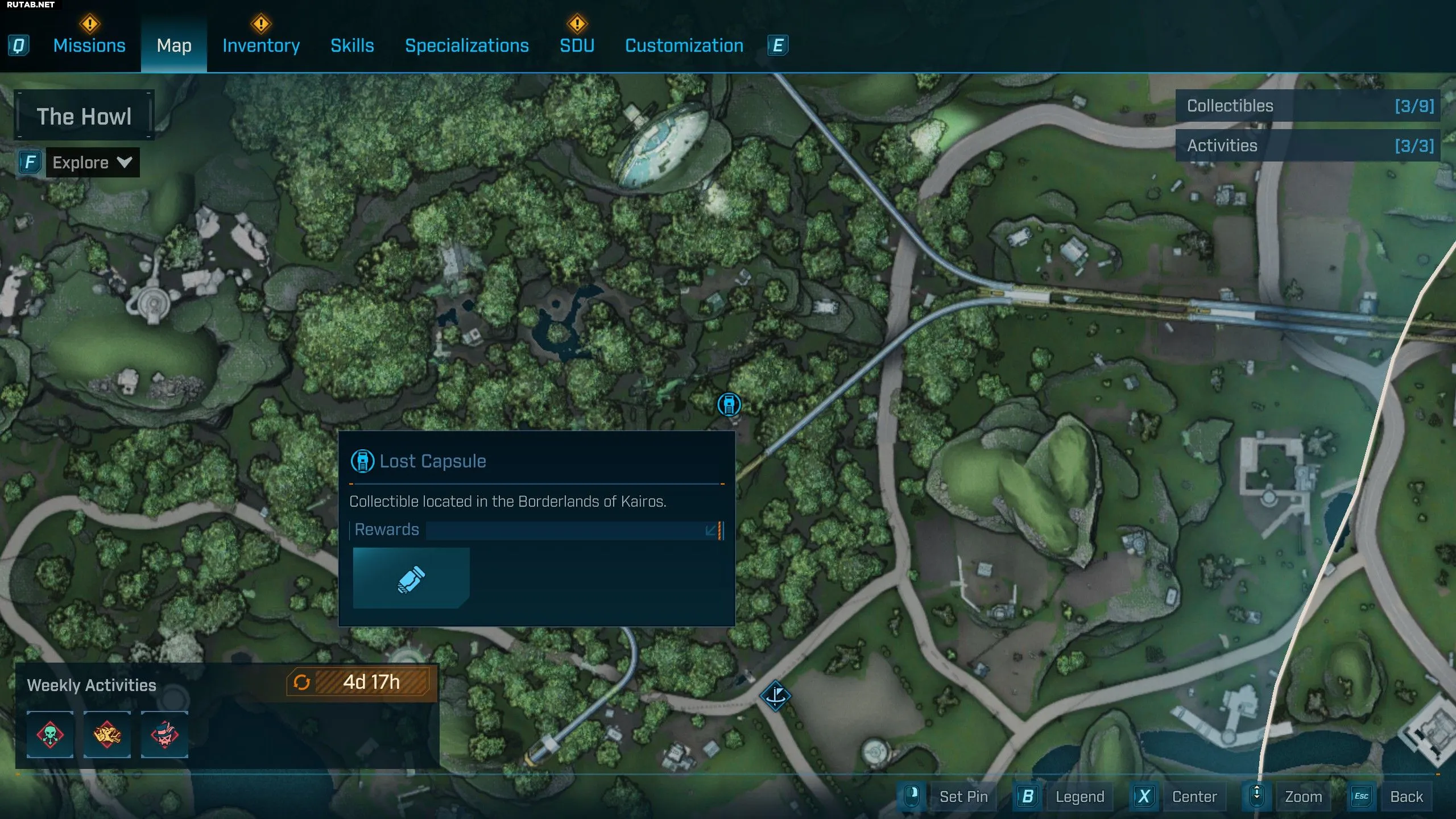Switch to the Missions tab
The width and height of the screenshot is (1456, 819).
[x=89, y=45]
